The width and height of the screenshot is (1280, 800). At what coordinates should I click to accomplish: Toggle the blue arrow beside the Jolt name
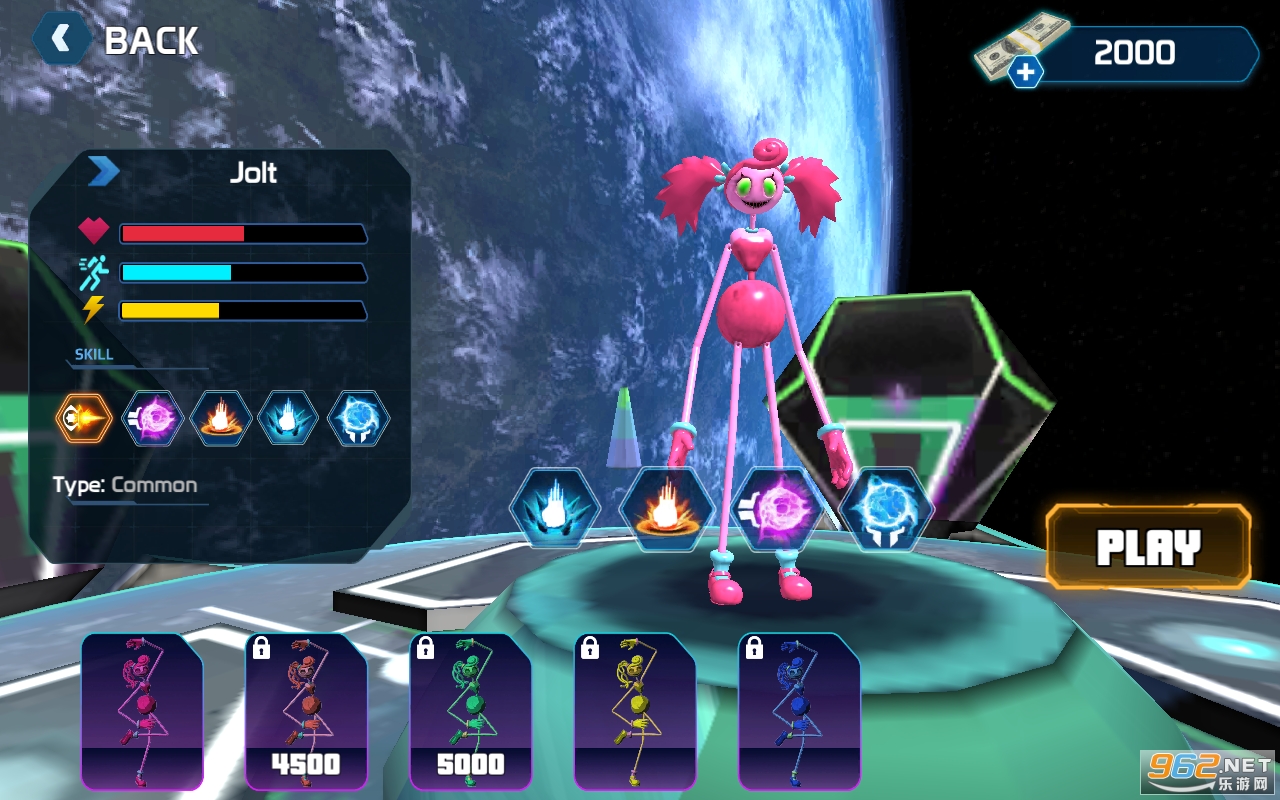[x=103, y=172]
